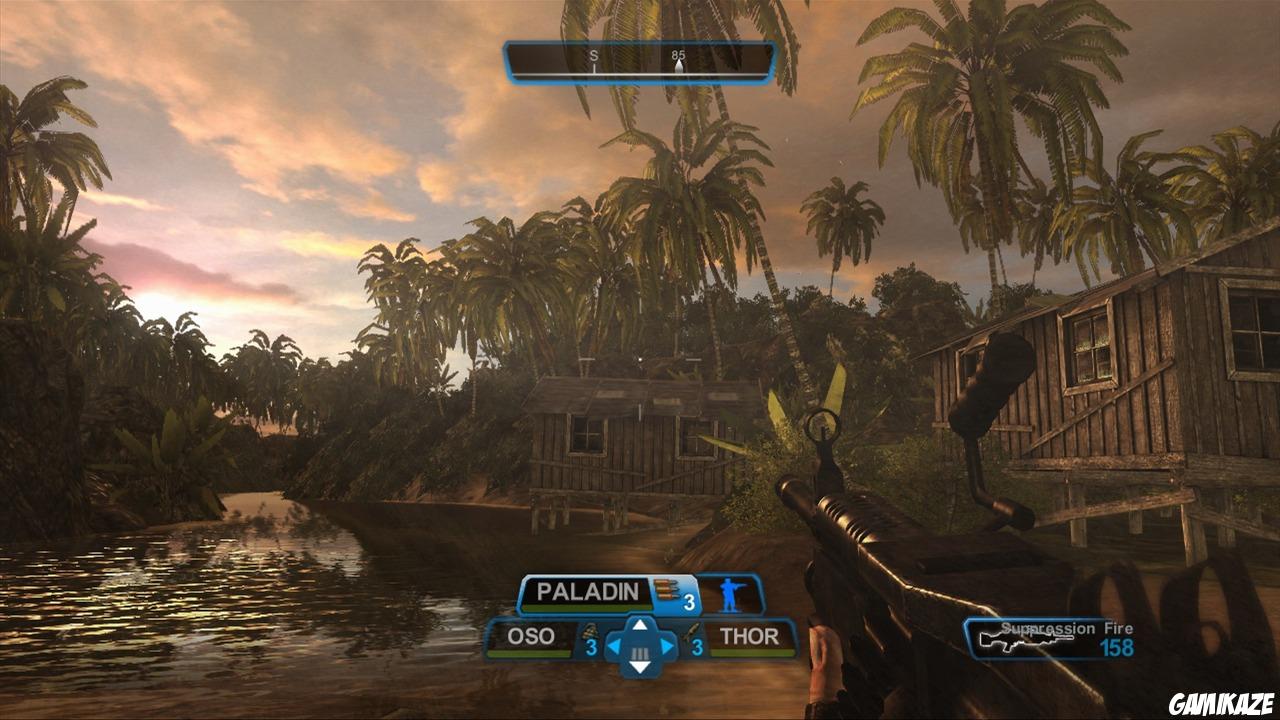Click the blue soldier stance icon
The height and width of the screenshot is (720, 1280).
(730, 593)
